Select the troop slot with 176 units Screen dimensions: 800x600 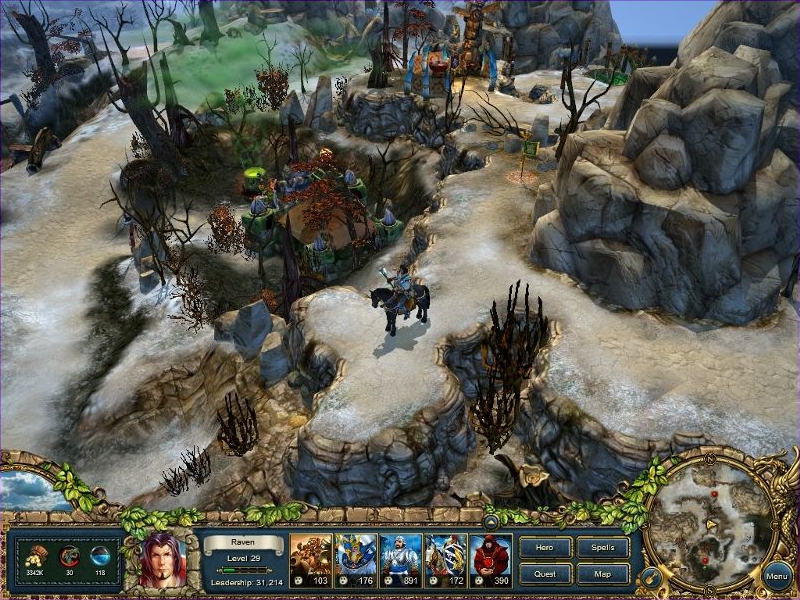(x=355, y=560)
